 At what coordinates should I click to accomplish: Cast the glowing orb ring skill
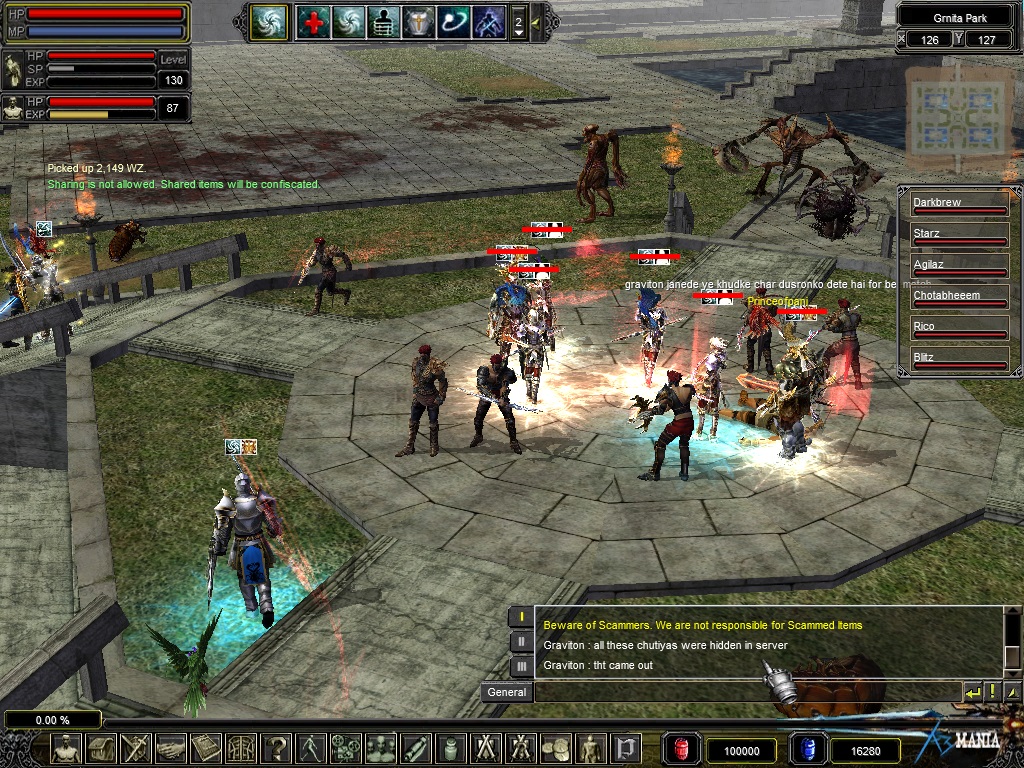(x=453, y=22)
